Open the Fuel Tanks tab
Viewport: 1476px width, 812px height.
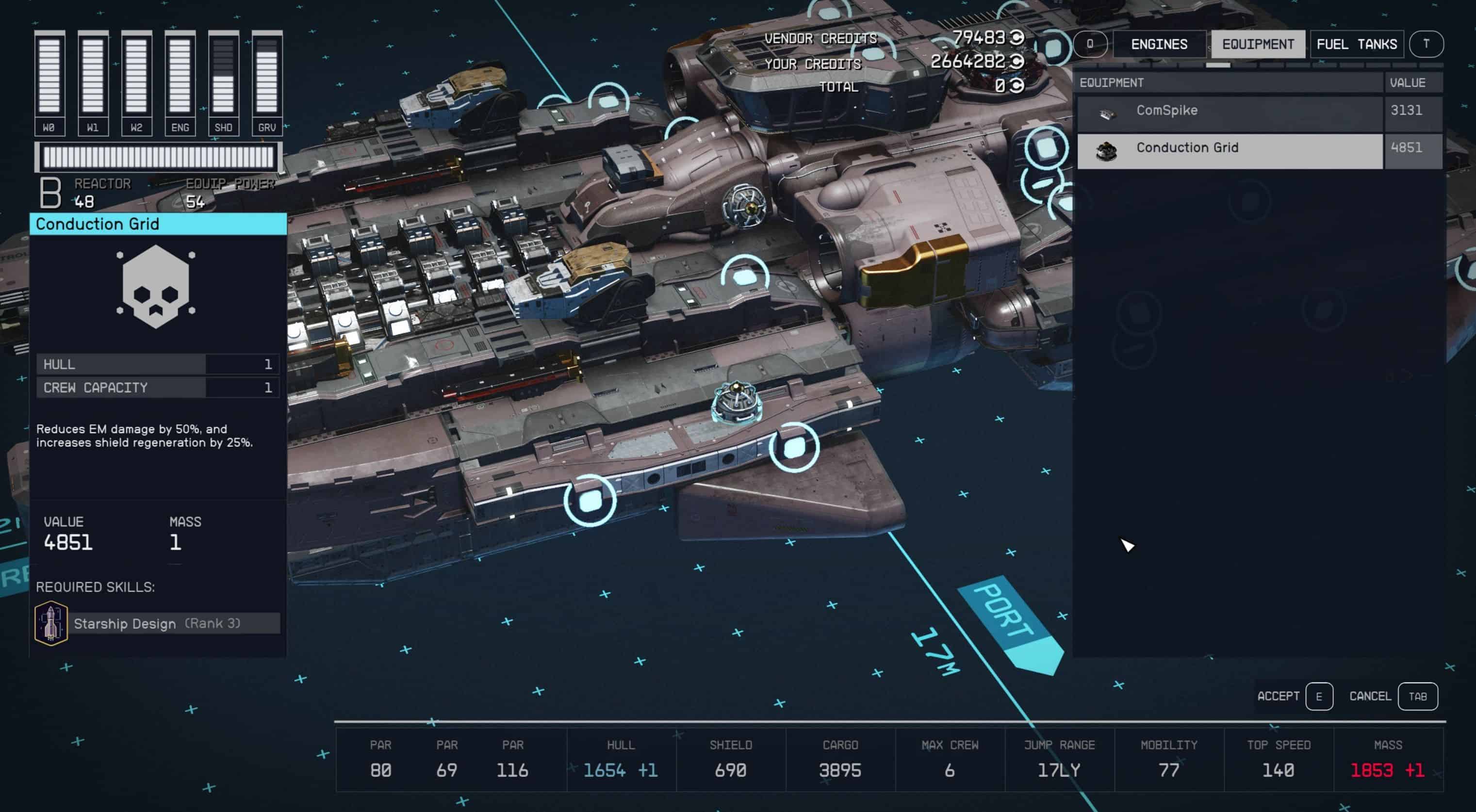(1356, 44)
